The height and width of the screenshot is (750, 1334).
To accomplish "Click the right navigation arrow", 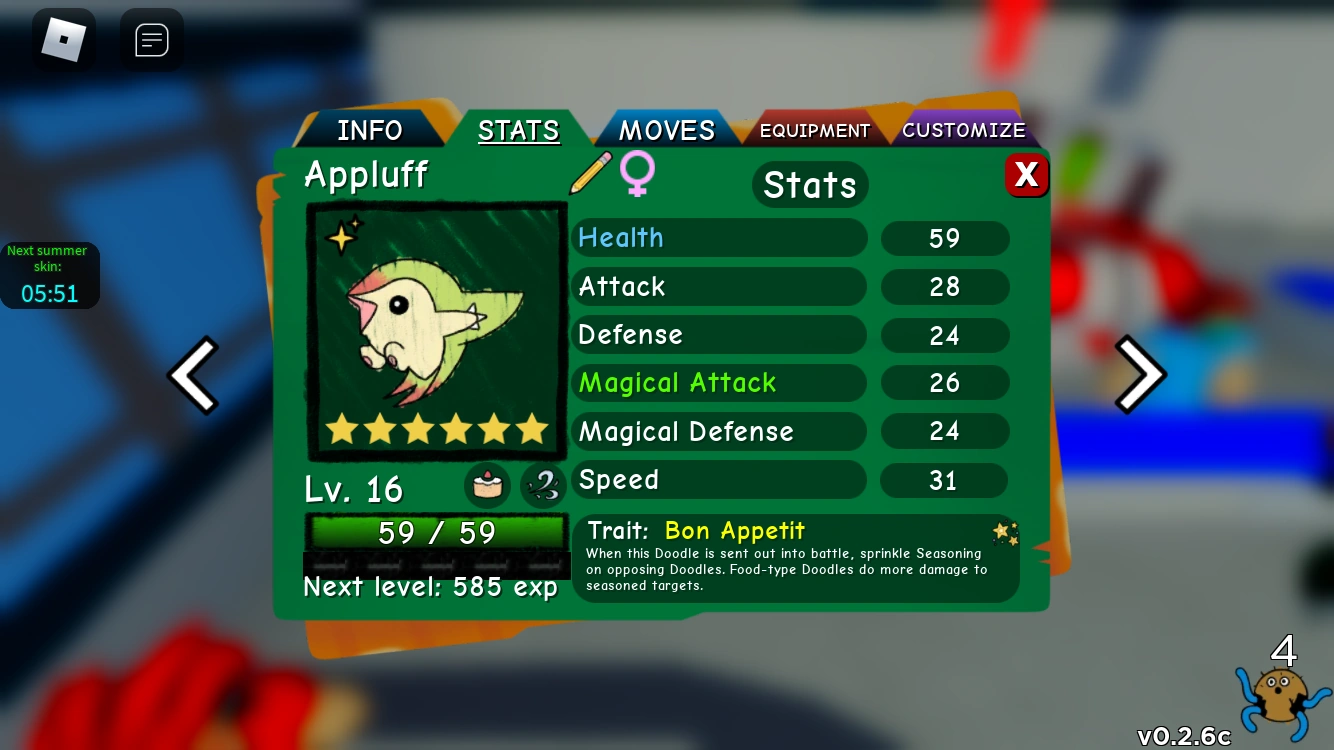I will click(1140, 374).
